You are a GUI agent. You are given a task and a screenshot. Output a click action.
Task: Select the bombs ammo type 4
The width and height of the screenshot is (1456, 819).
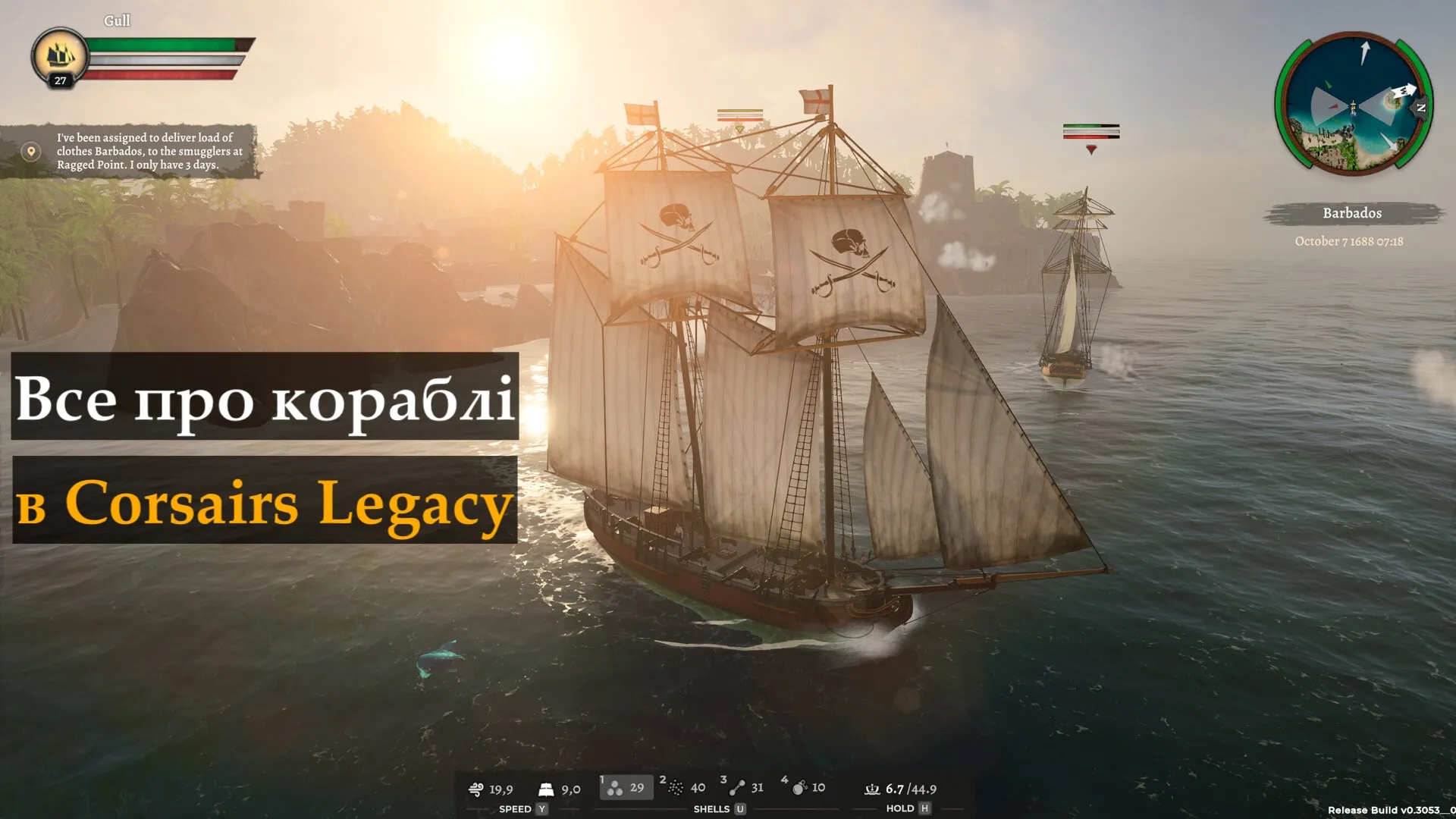coord(800,788)
